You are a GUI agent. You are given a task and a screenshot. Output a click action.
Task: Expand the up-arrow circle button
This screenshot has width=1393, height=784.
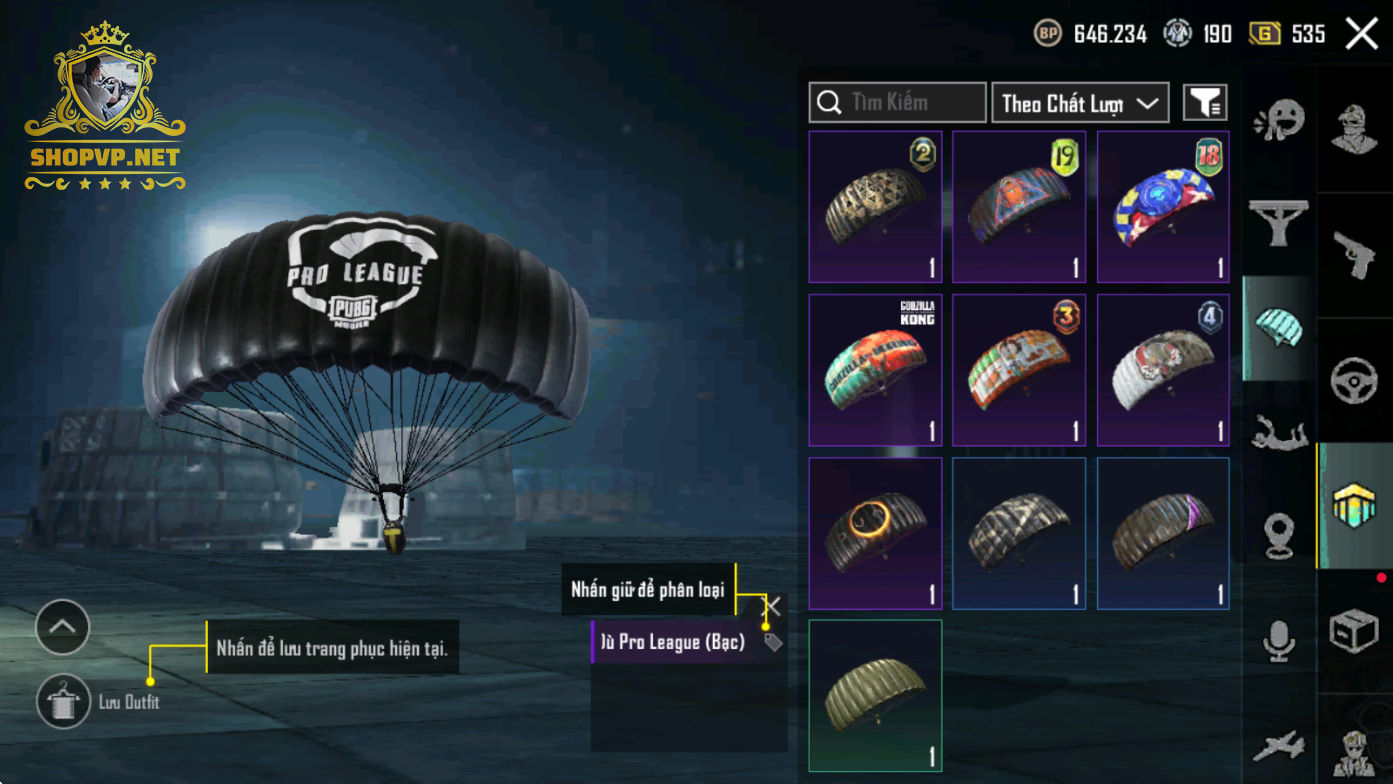(x=63, y=627)
